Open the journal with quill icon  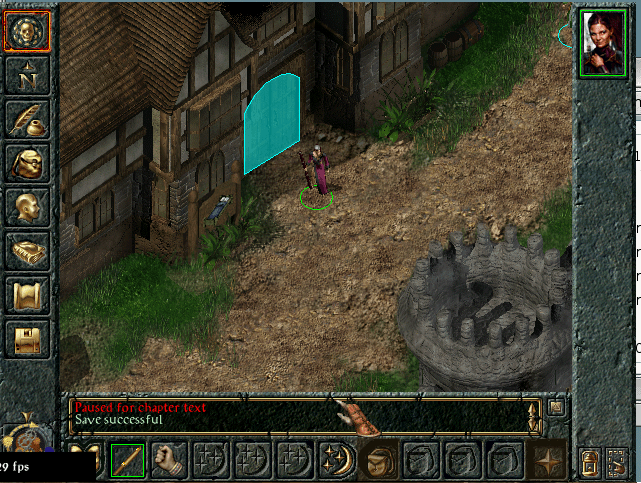[27, 118]
